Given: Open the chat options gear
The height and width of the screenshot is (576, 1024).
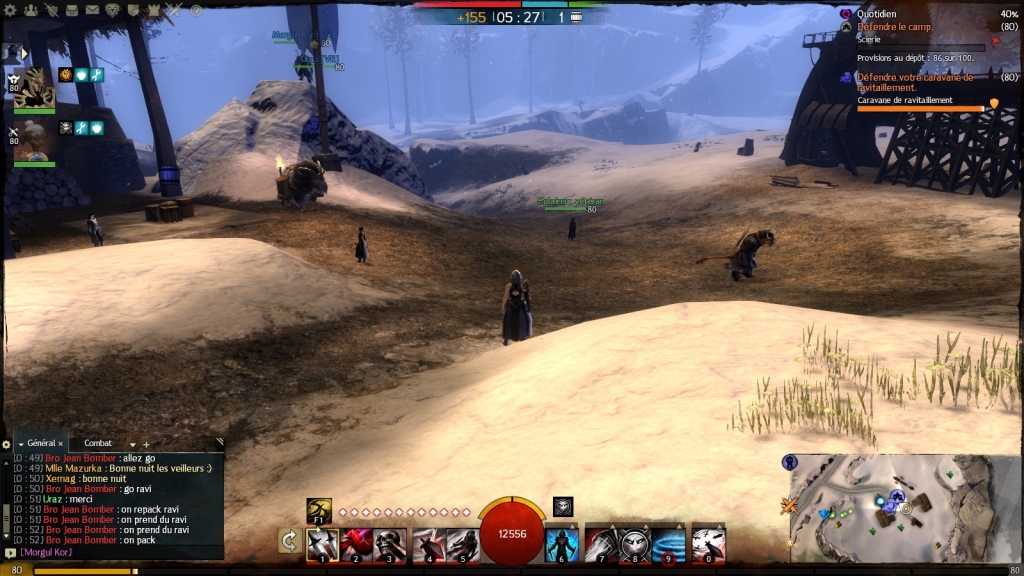Looking at the screenshot, I should tap(6, 444).
